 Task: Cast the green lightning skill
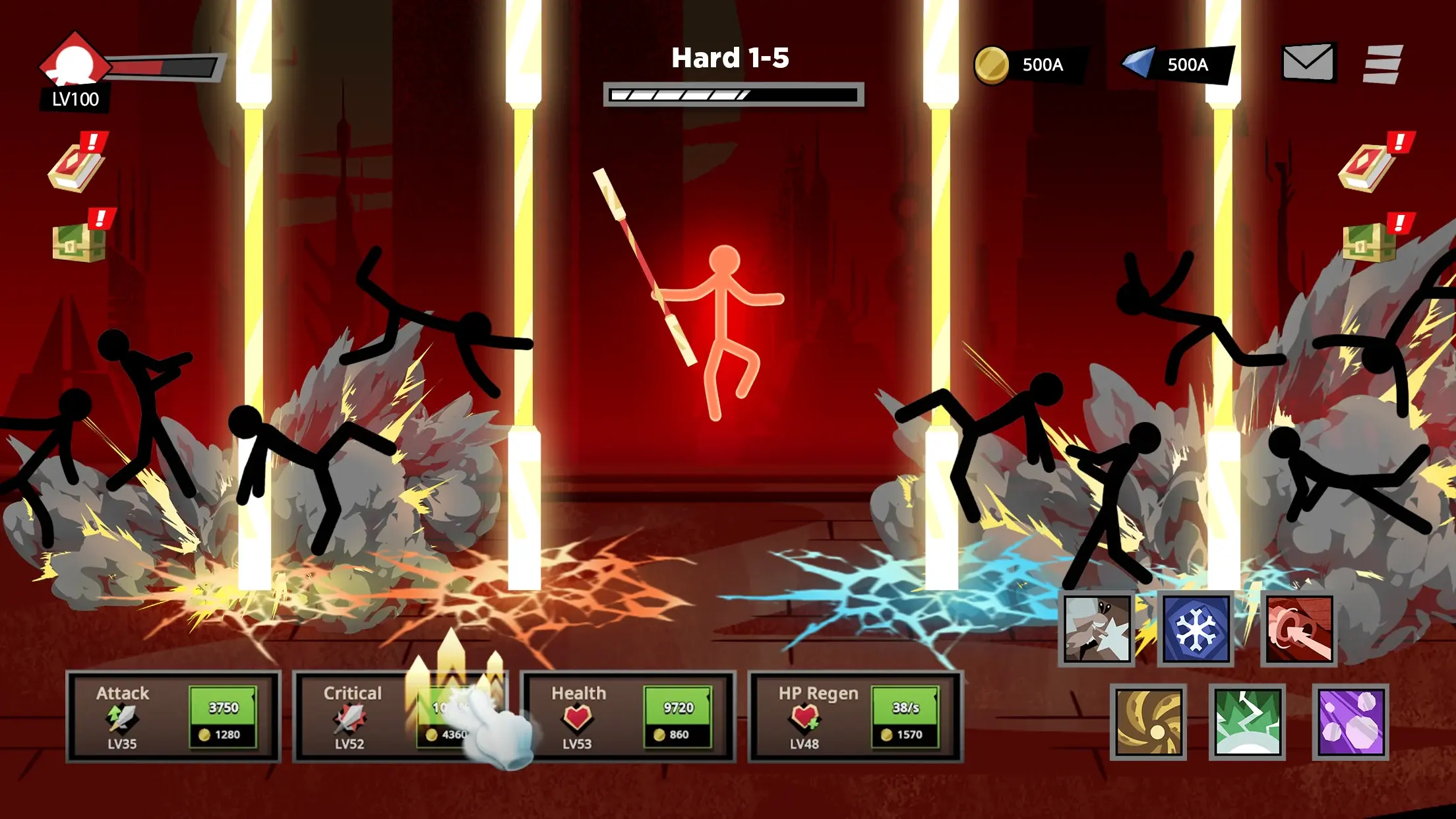1247,721
